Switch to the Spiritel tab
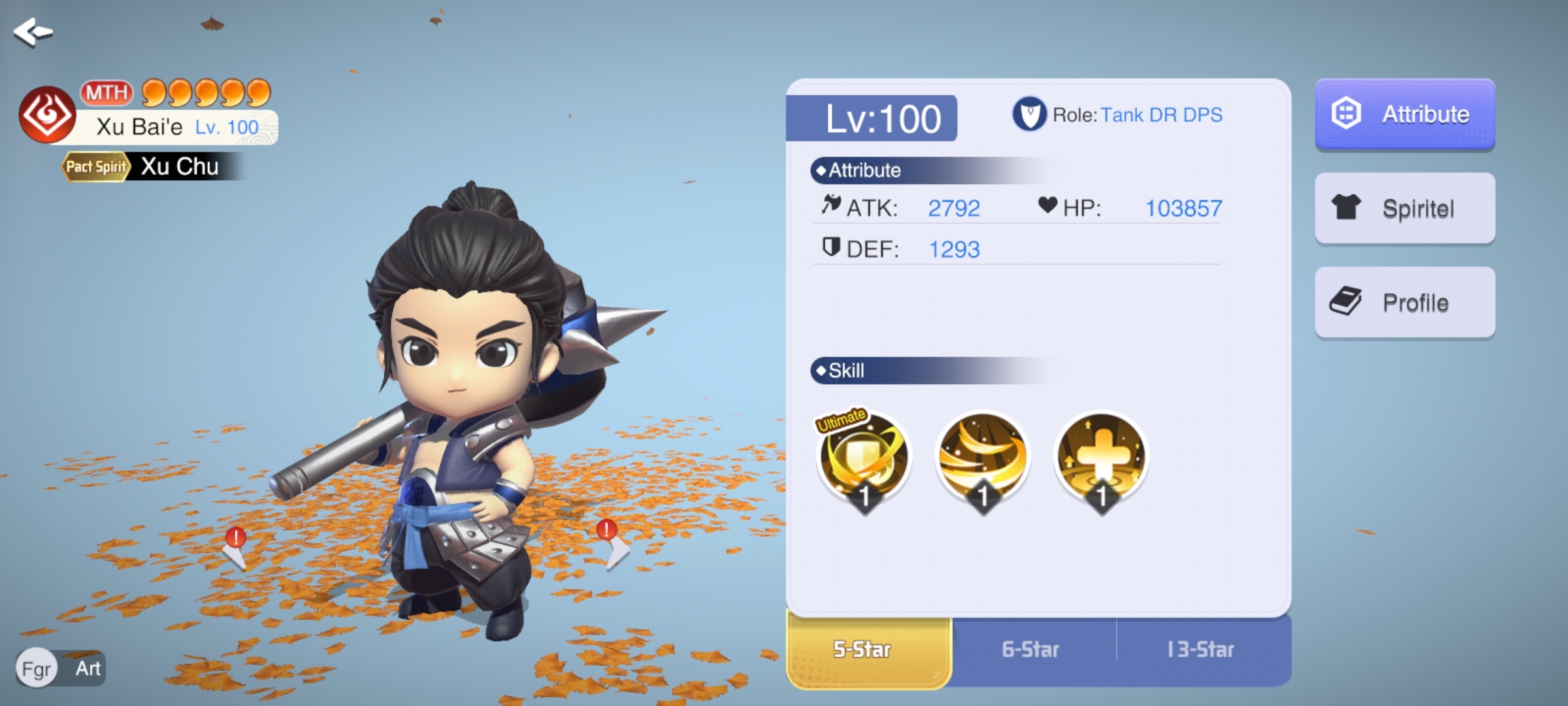Screen dimensions: 1568x706 pyautogui.click(x=1405, y=209)
